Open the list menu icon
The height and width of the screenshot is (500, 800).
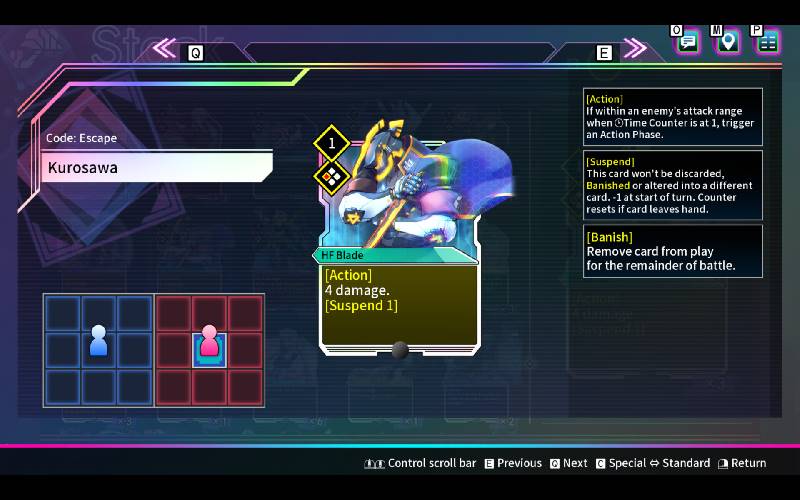[x=768, y=42]
